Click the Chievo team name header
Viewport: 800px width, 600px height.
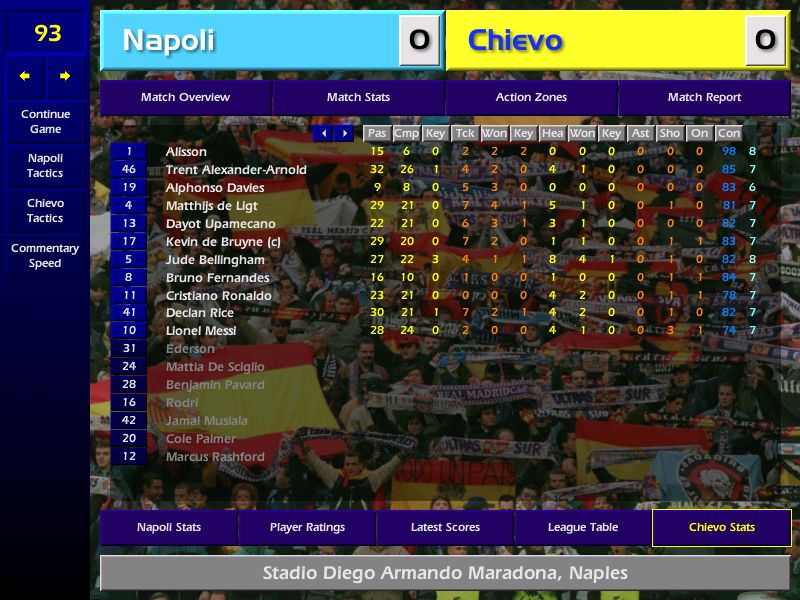pos(595,40)
